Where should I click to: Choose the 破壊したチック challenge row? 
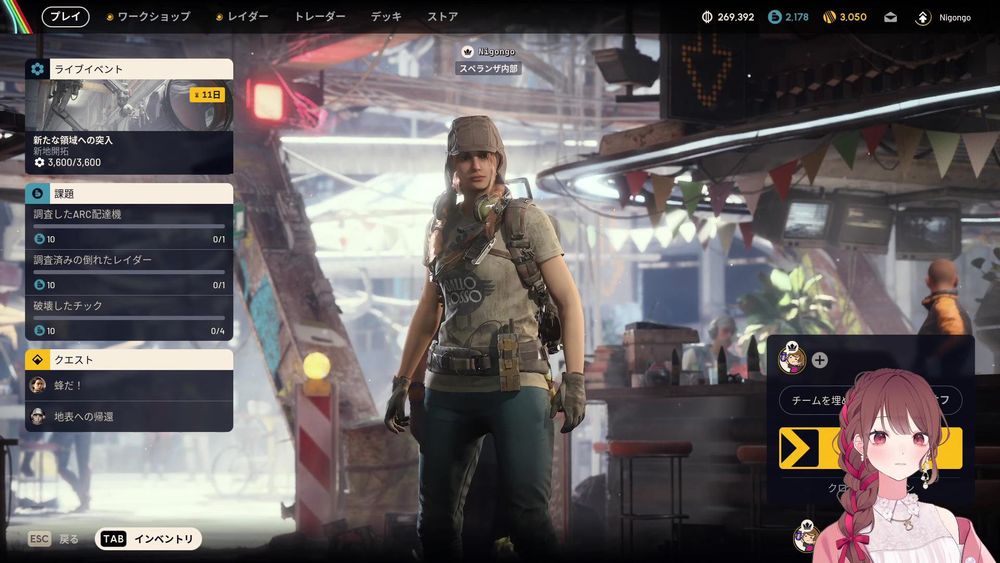129,318
